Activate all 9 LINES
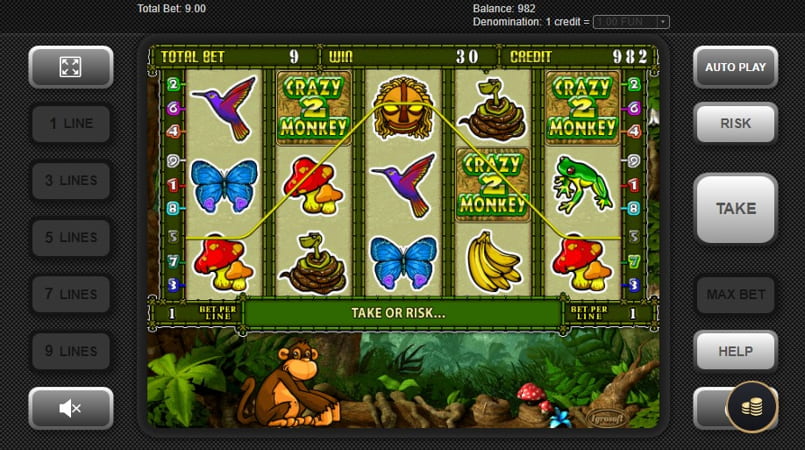Viewport: 805px width, 450px height. pyautogui.click(x=70, y=352)
